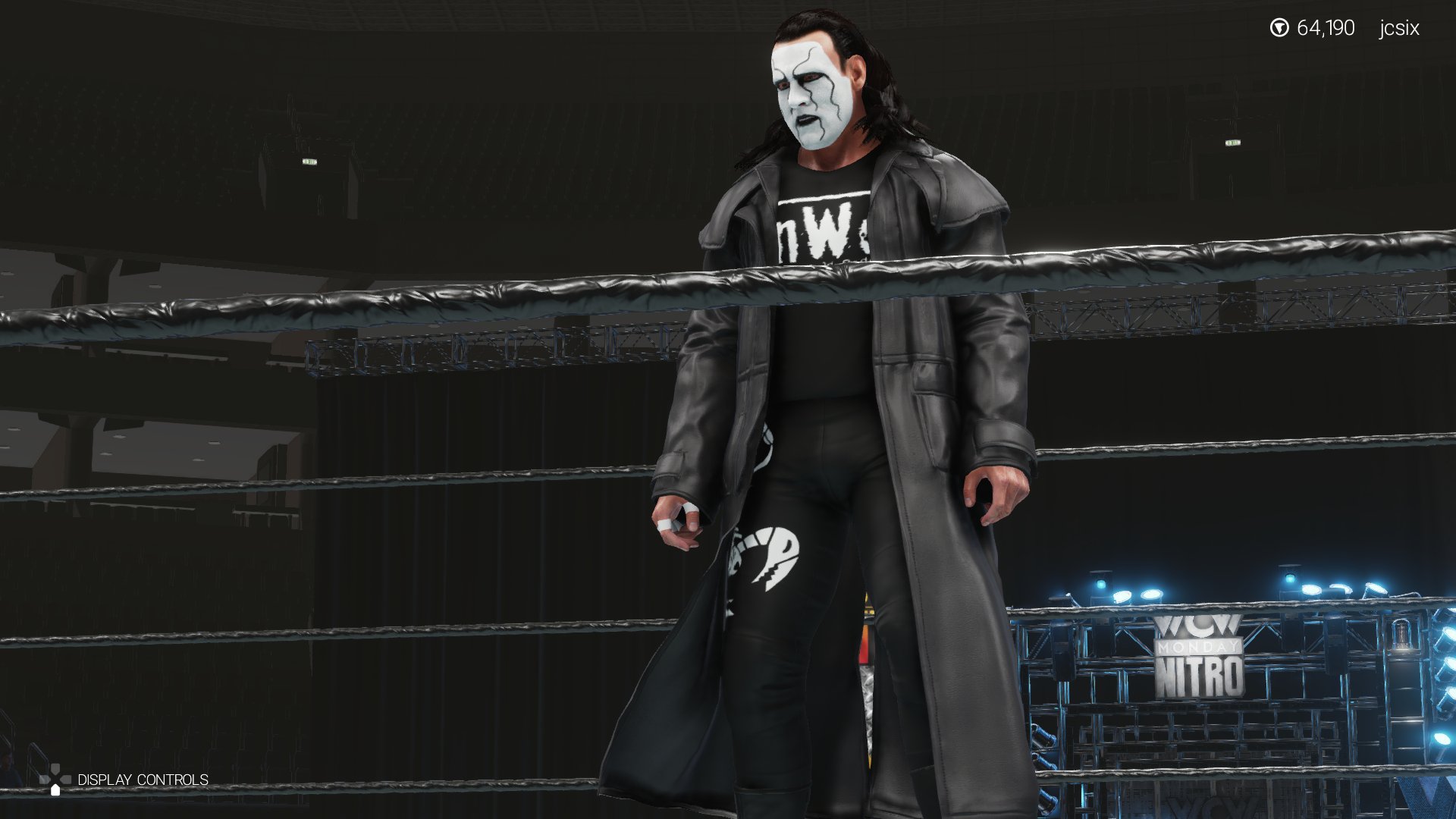Click the DISPLAY CONTROLS label
The height and width of the screenshot is (819, 1456).
point(143,780)
